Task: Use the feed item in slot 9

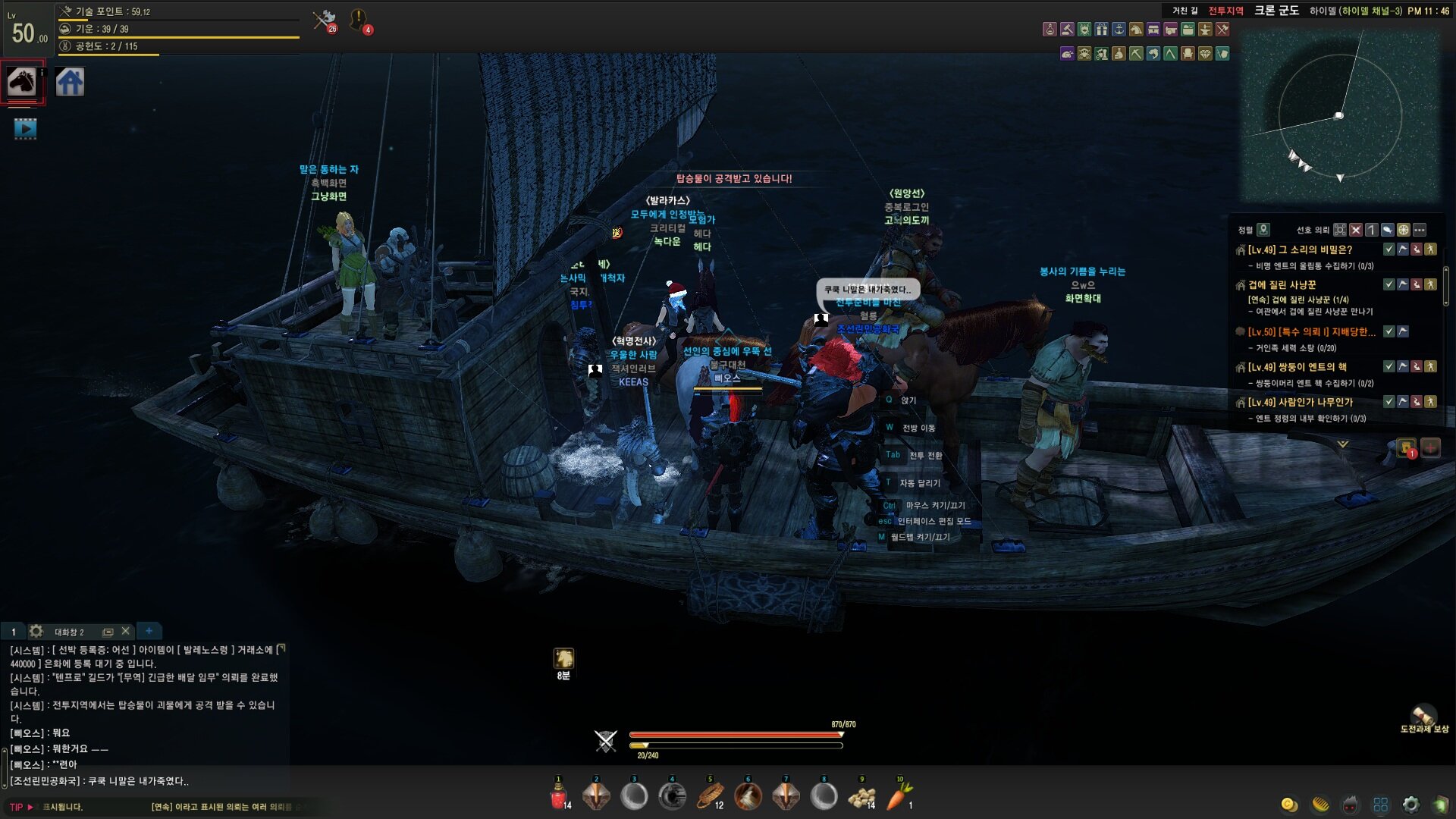Action: click(x=861, y=796)
